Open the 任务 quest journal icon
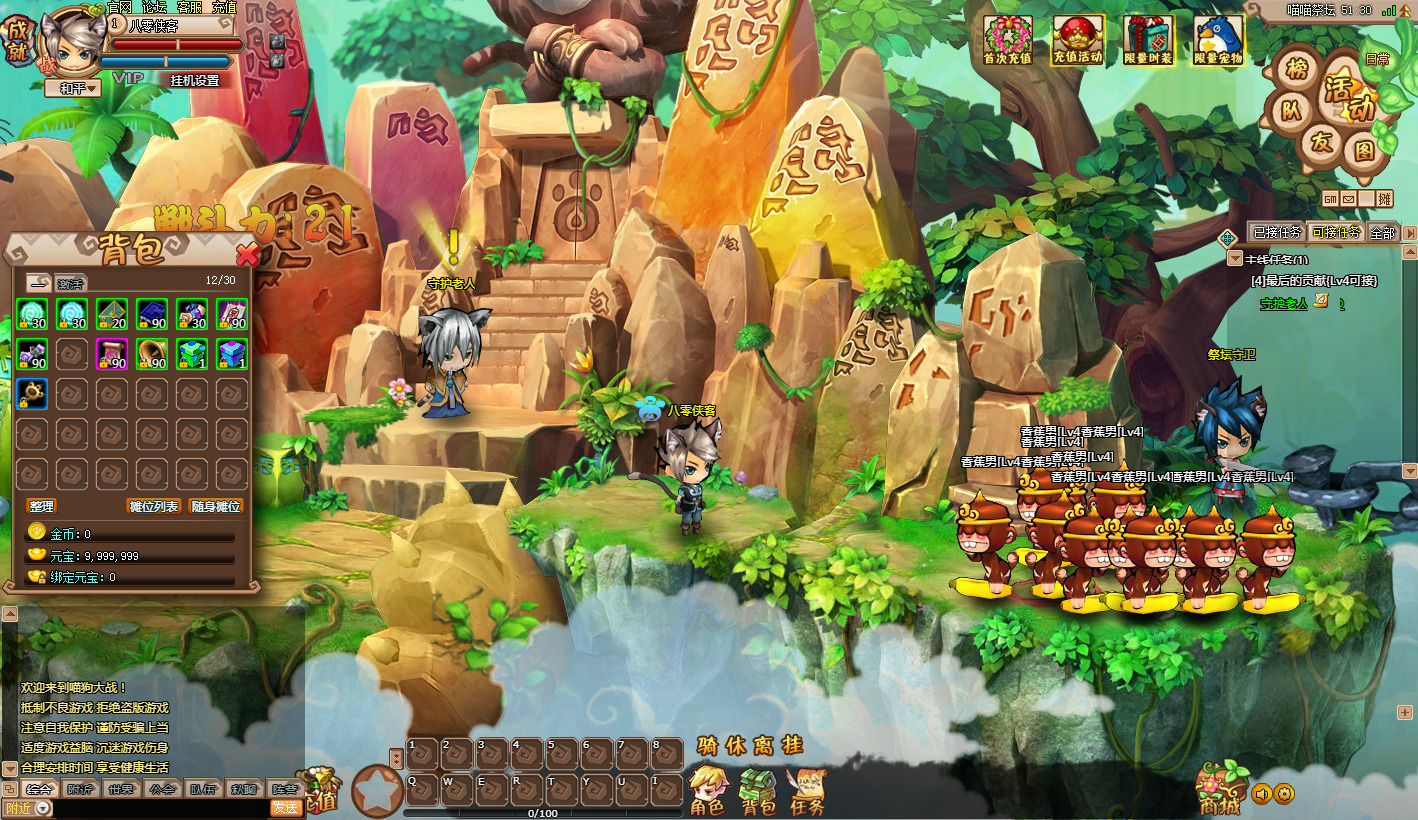The image size is (1418, 820). (807, 791)
